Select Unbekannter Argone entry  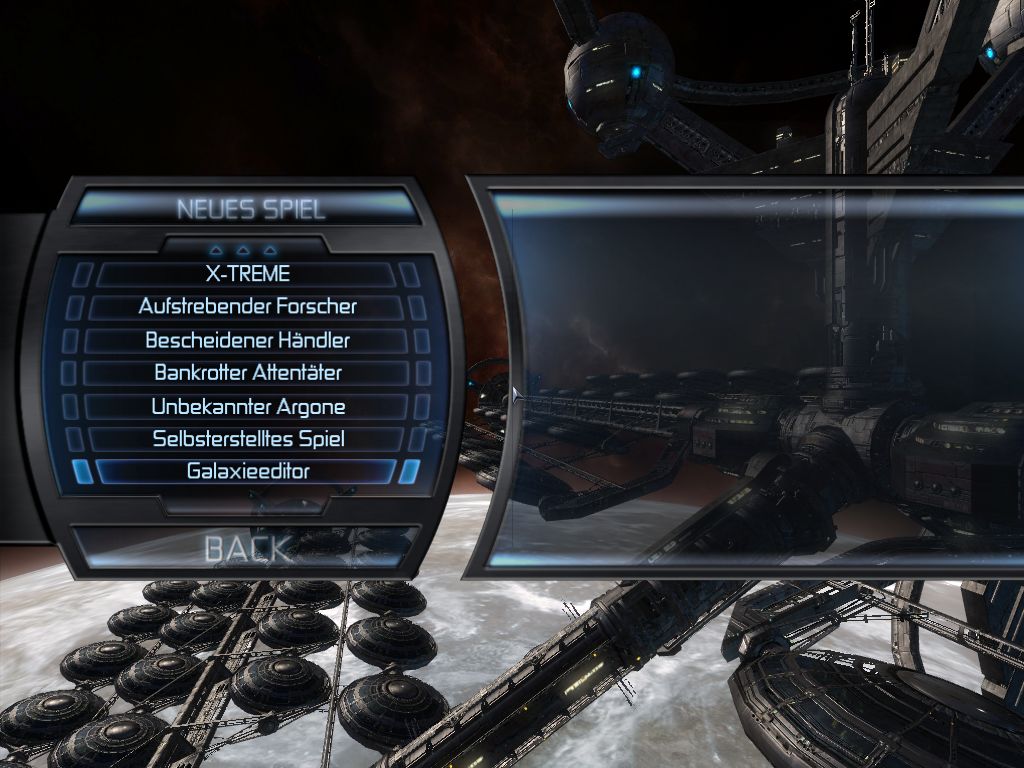coord(247,407)
